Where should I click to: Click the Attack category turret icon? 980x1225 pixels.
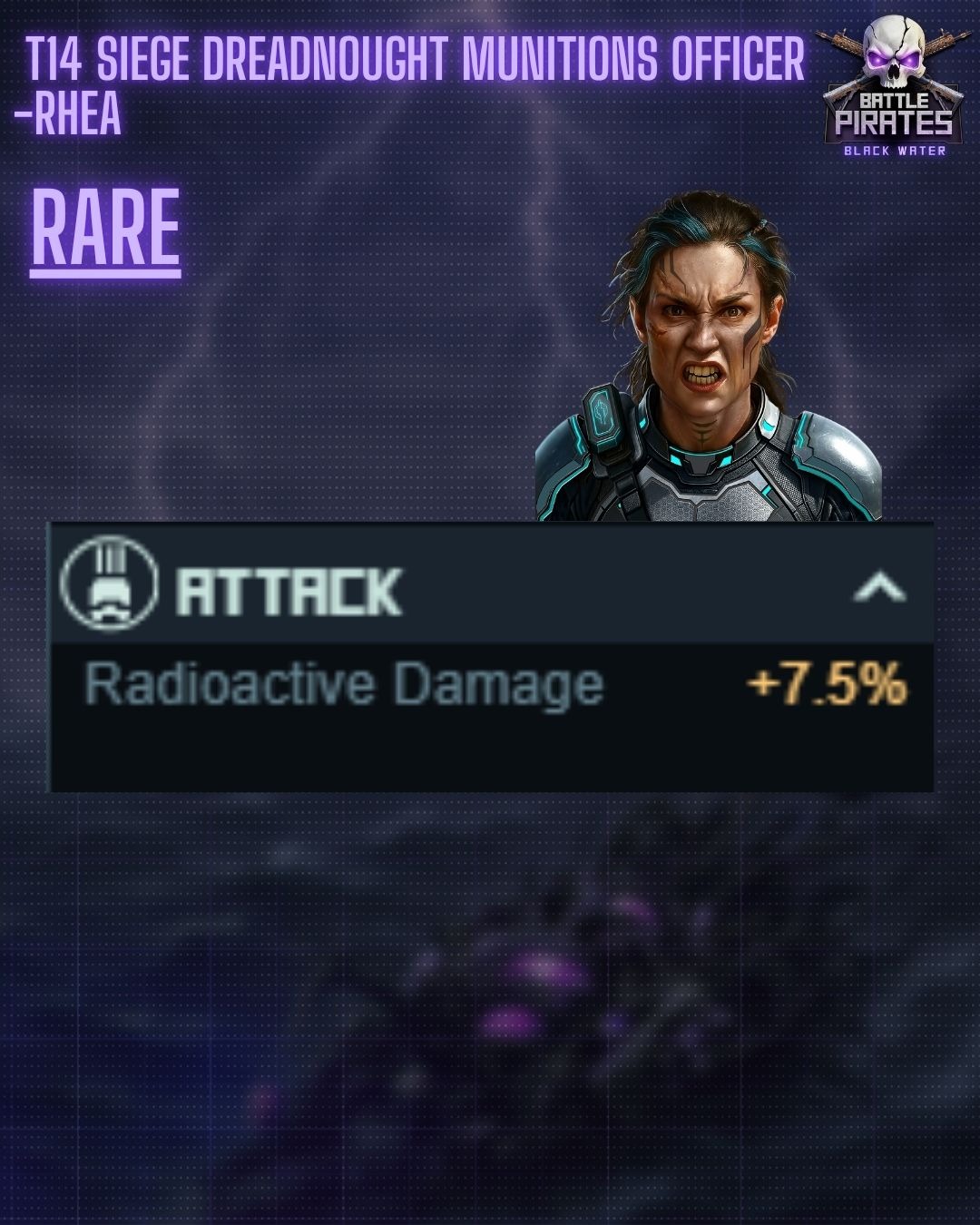coord(109,583)
